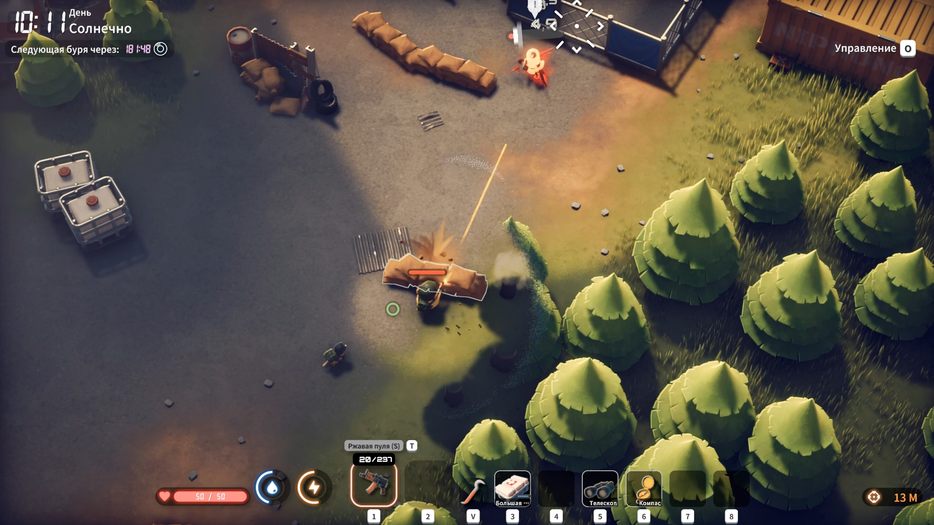Use the large first aid kit slot
Viewport: 934px width, 525px height.
coord(512,488)
